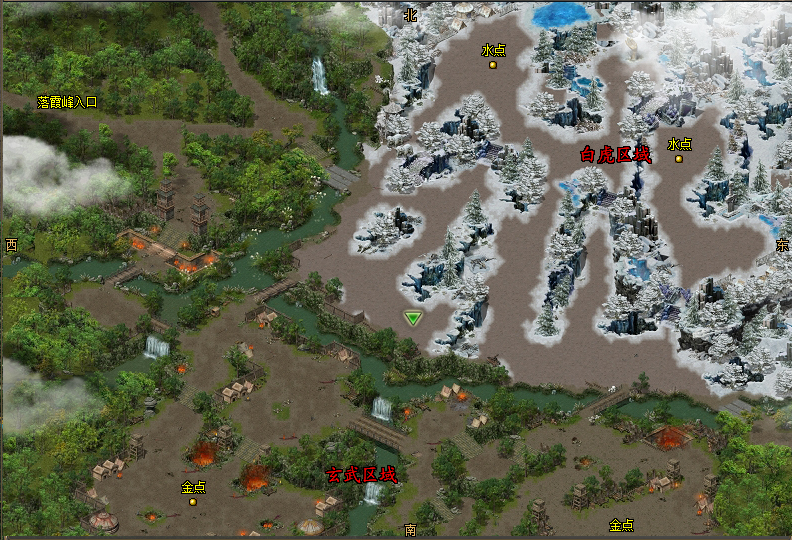The width and height of the screenshot is (792, 540).
Task: Select the 金点 marker left of 玄武区域
Action: [x=193, y=501]
